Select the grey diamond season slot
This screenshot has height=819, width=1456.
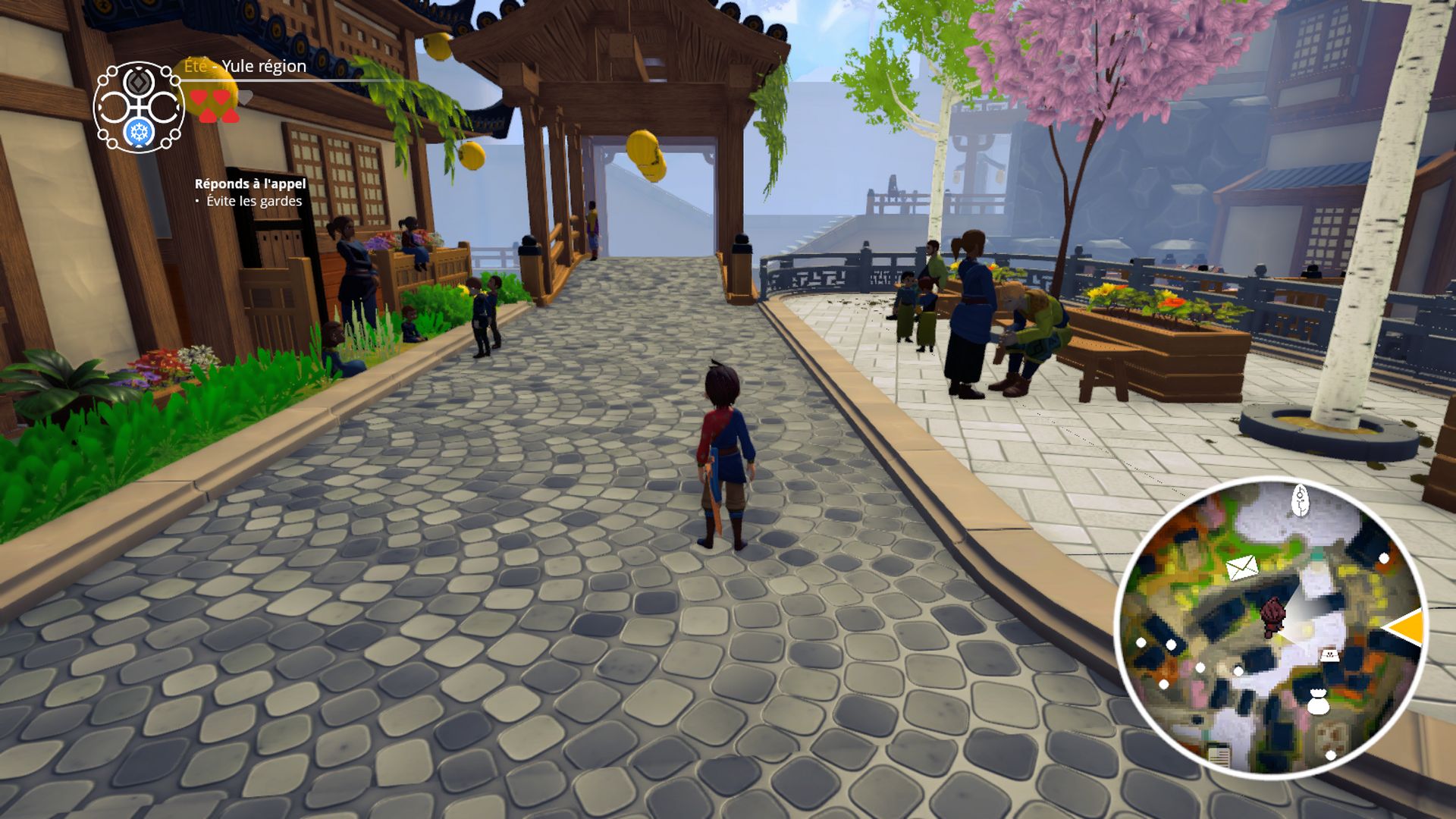click(x=140, y=81)
